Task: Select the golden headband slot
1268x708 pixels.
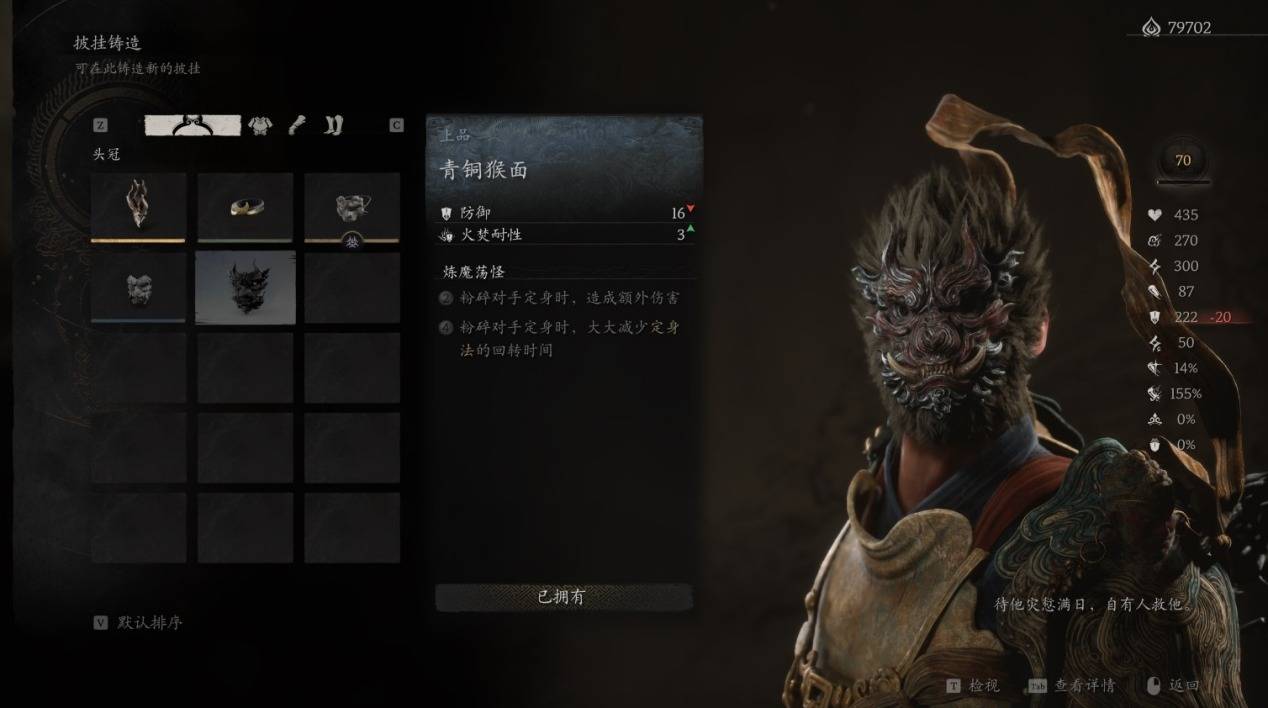Action: (245, 207)
